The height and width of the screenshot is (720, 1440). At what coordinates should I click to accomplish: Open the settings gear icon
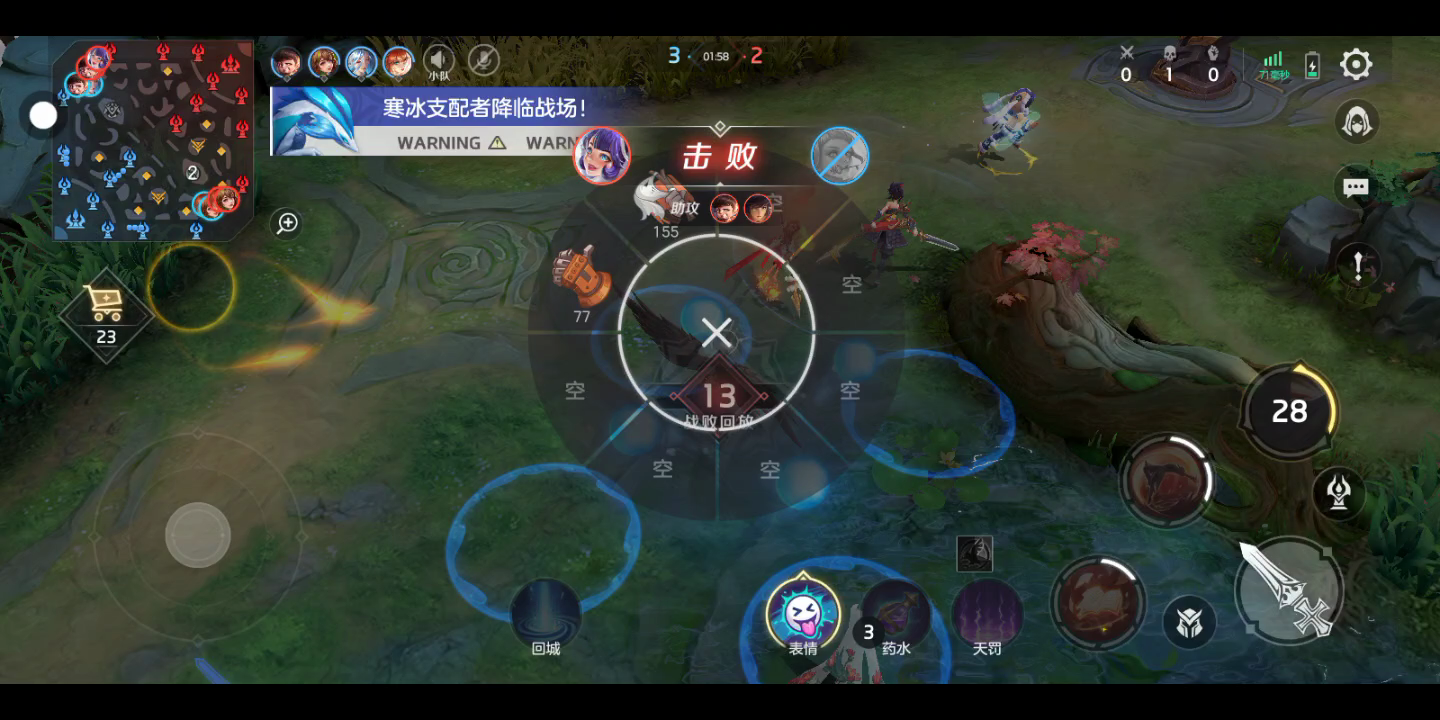point(1355,65)
